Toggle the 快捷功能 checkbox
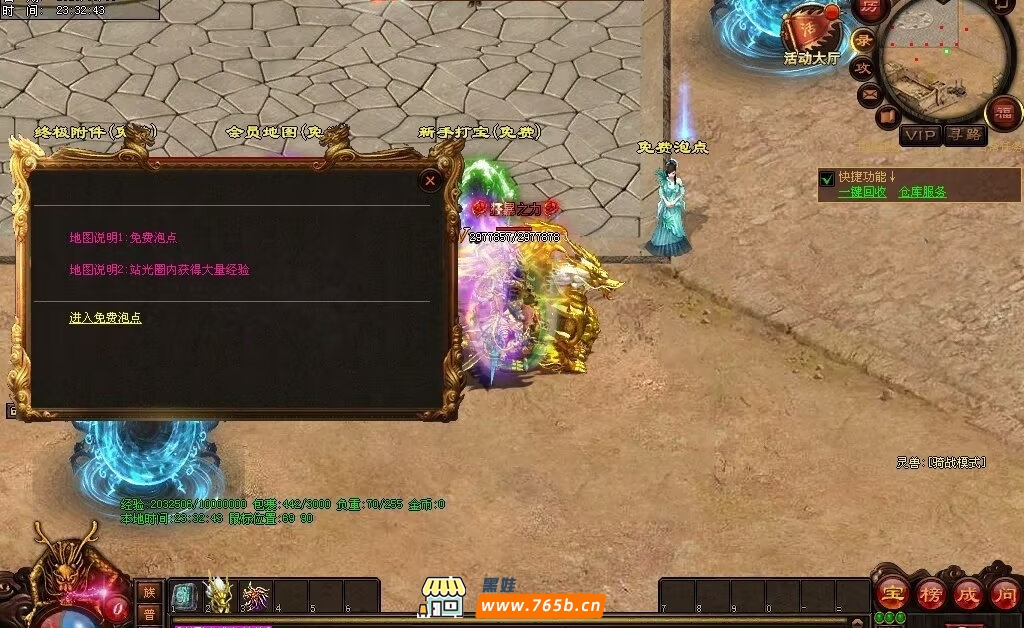Viewport: 1024px width, 628px height. [827, 179]
